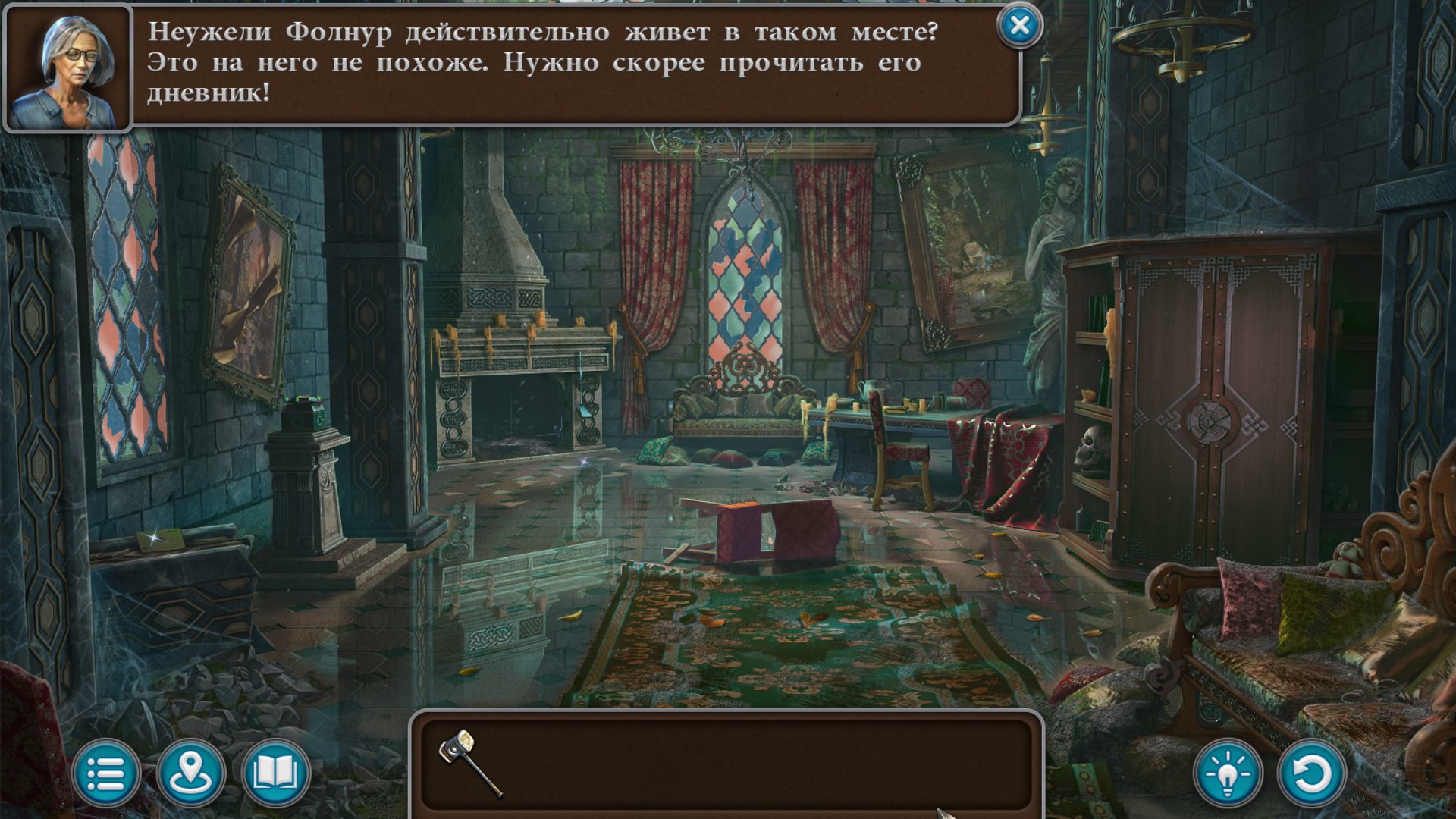The height and width of the screenshot is (819, 1456).
Task: Click the circular arrow reset button
Action: click(1311, 774)
